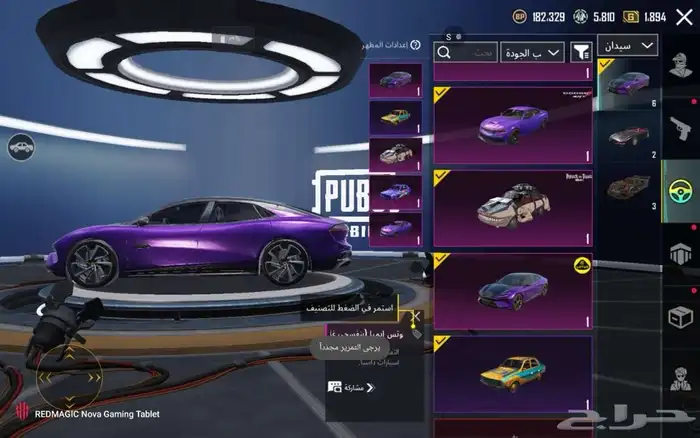Open the sedan vehicle type dropdown

point(627,46)
